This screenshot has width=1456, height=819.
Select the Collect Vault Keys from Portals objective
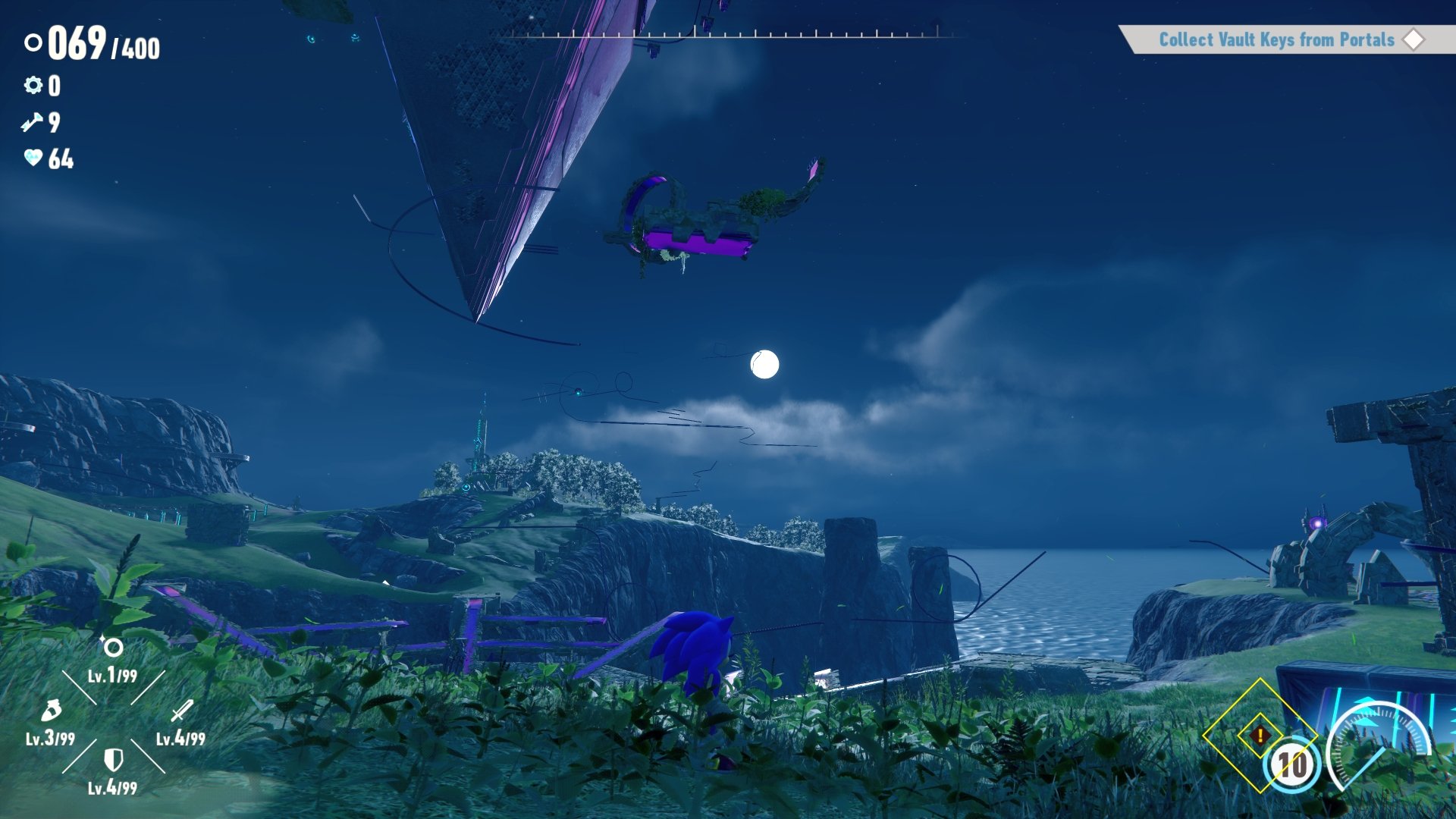1277,39
